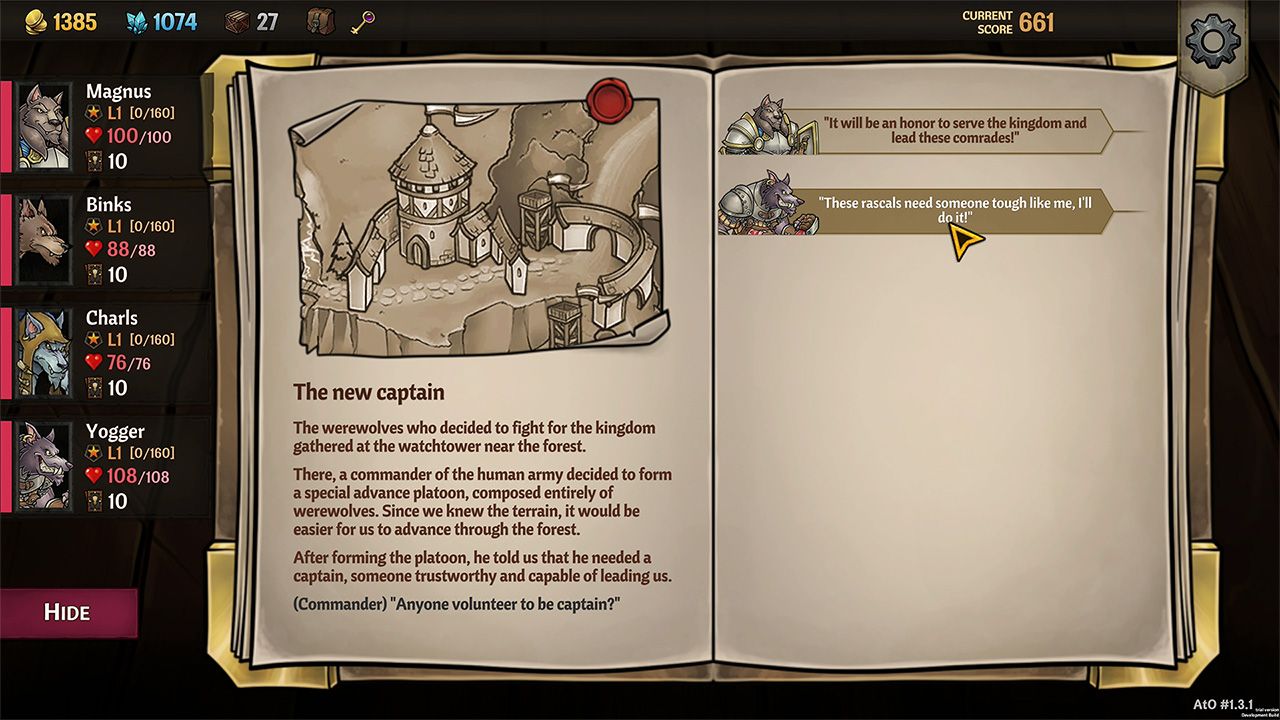Click the heart icon showing Yogger's 108 HP
Viewport: 1280px width, 720px height.
[x=92, y=476]
